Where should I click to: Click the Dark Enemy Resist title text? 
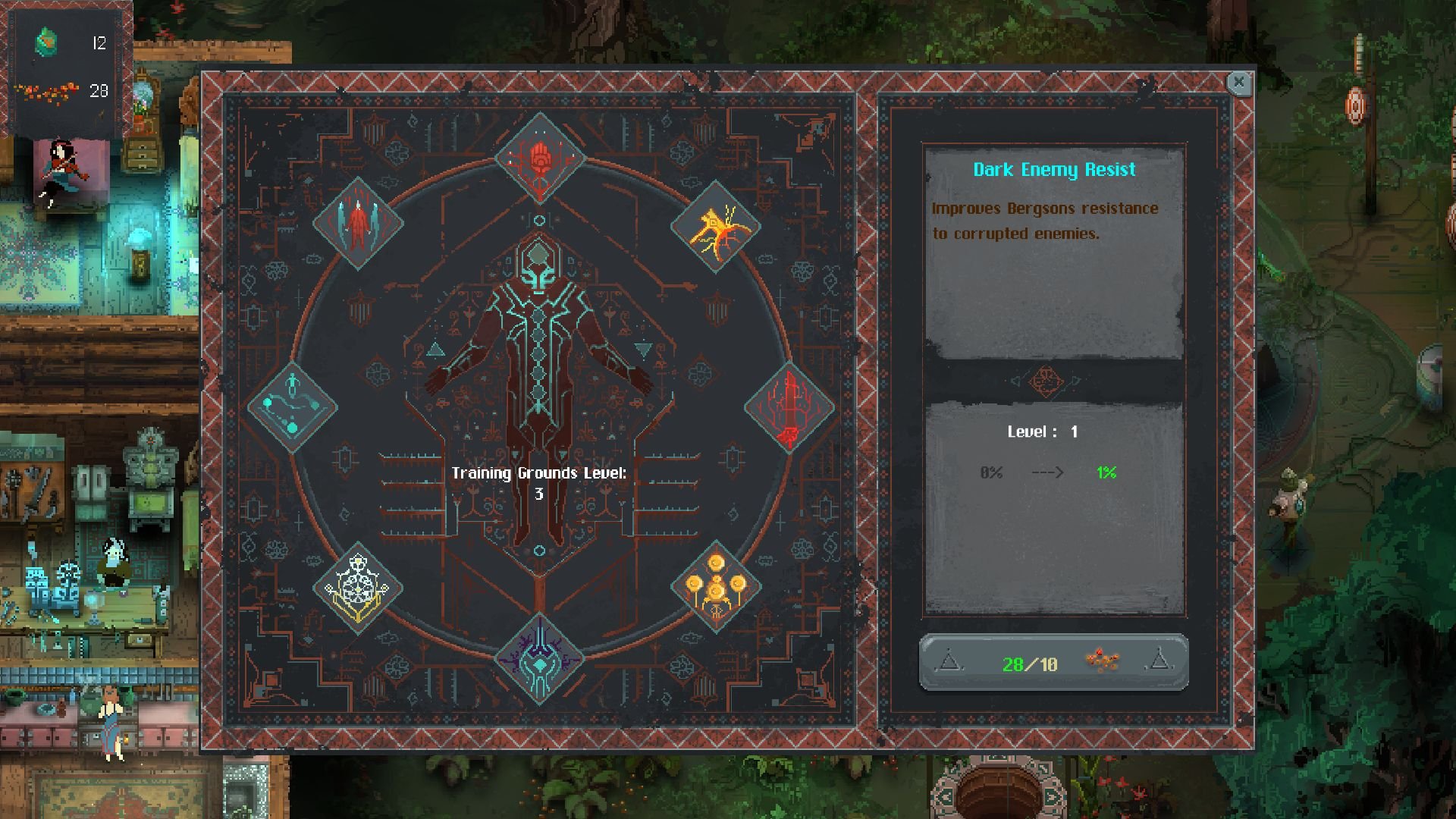pyautogui.click(x=1053, y=169)
